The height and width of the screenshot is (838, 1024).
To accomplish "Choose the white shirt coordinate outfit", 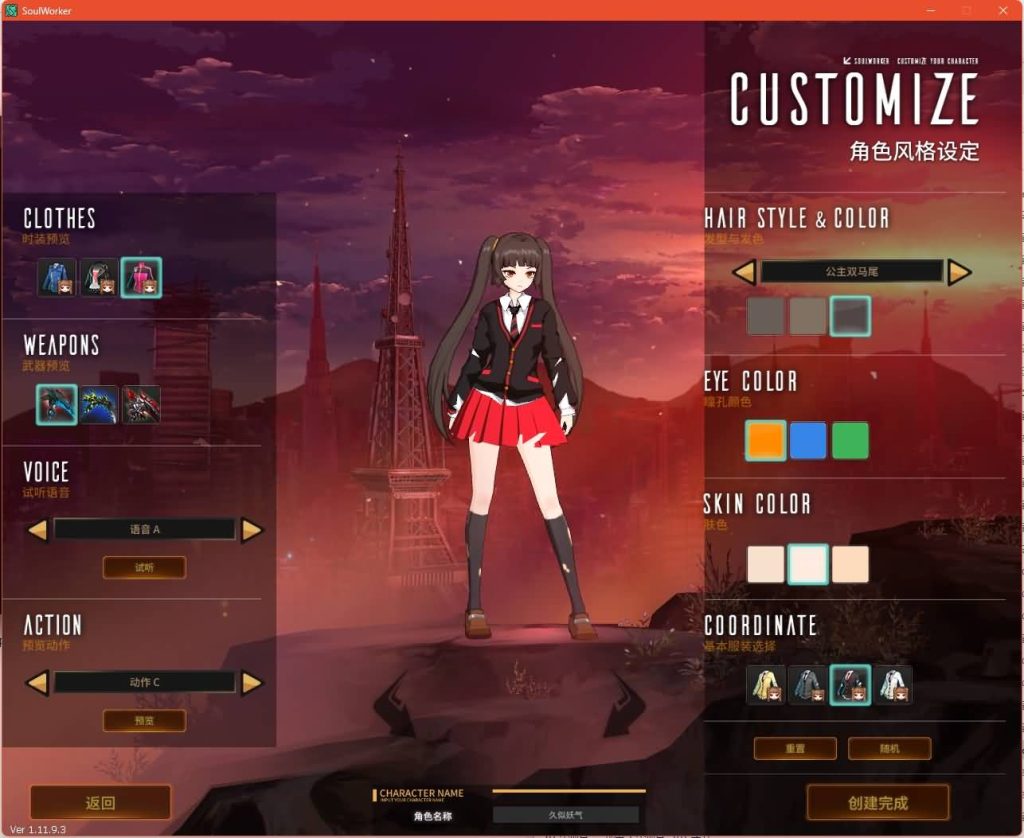I will [x=893, y=685].
